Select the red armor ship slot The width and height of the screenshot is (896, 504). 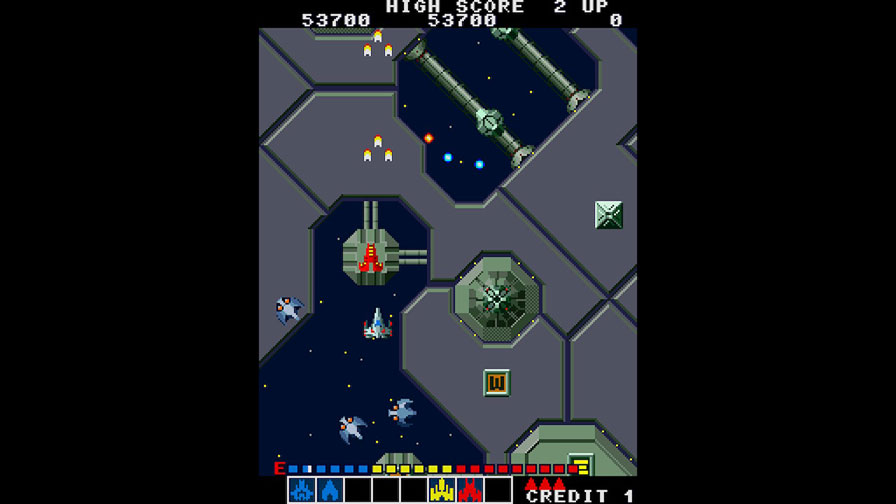[470, 490]
